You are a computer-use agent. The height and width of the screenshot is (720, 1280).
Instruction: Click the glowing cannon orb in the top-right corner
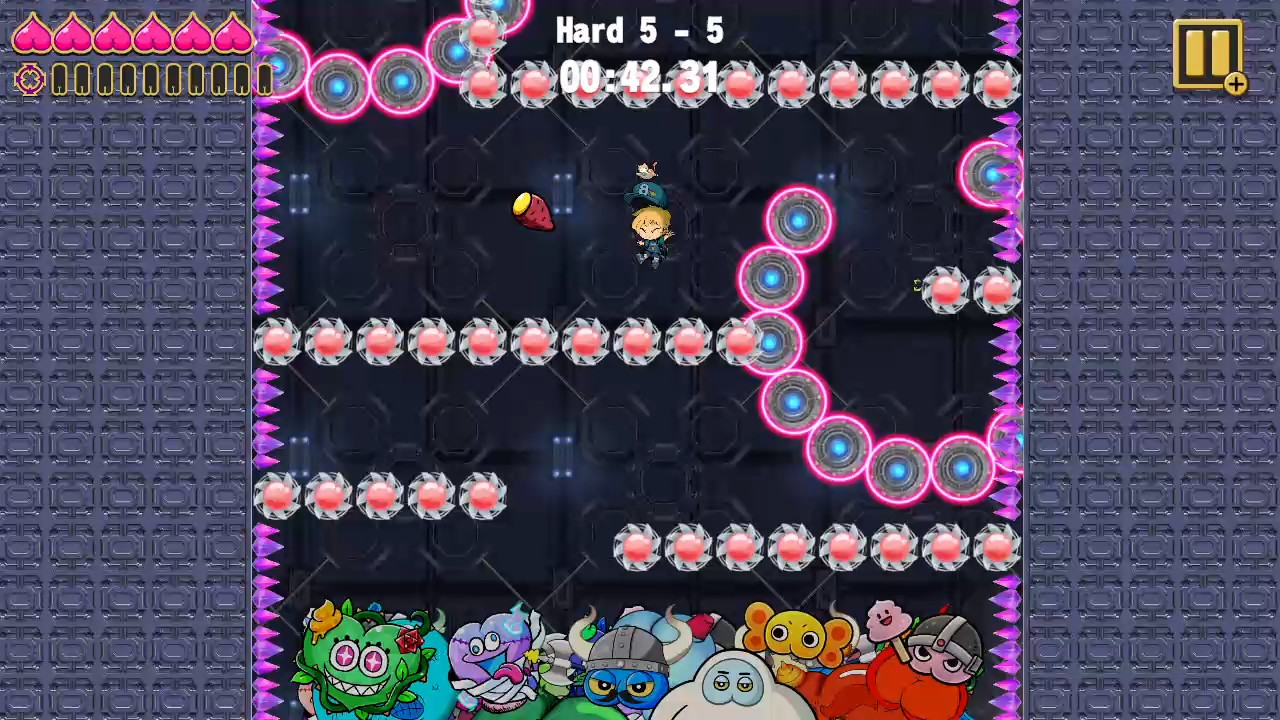991,175
